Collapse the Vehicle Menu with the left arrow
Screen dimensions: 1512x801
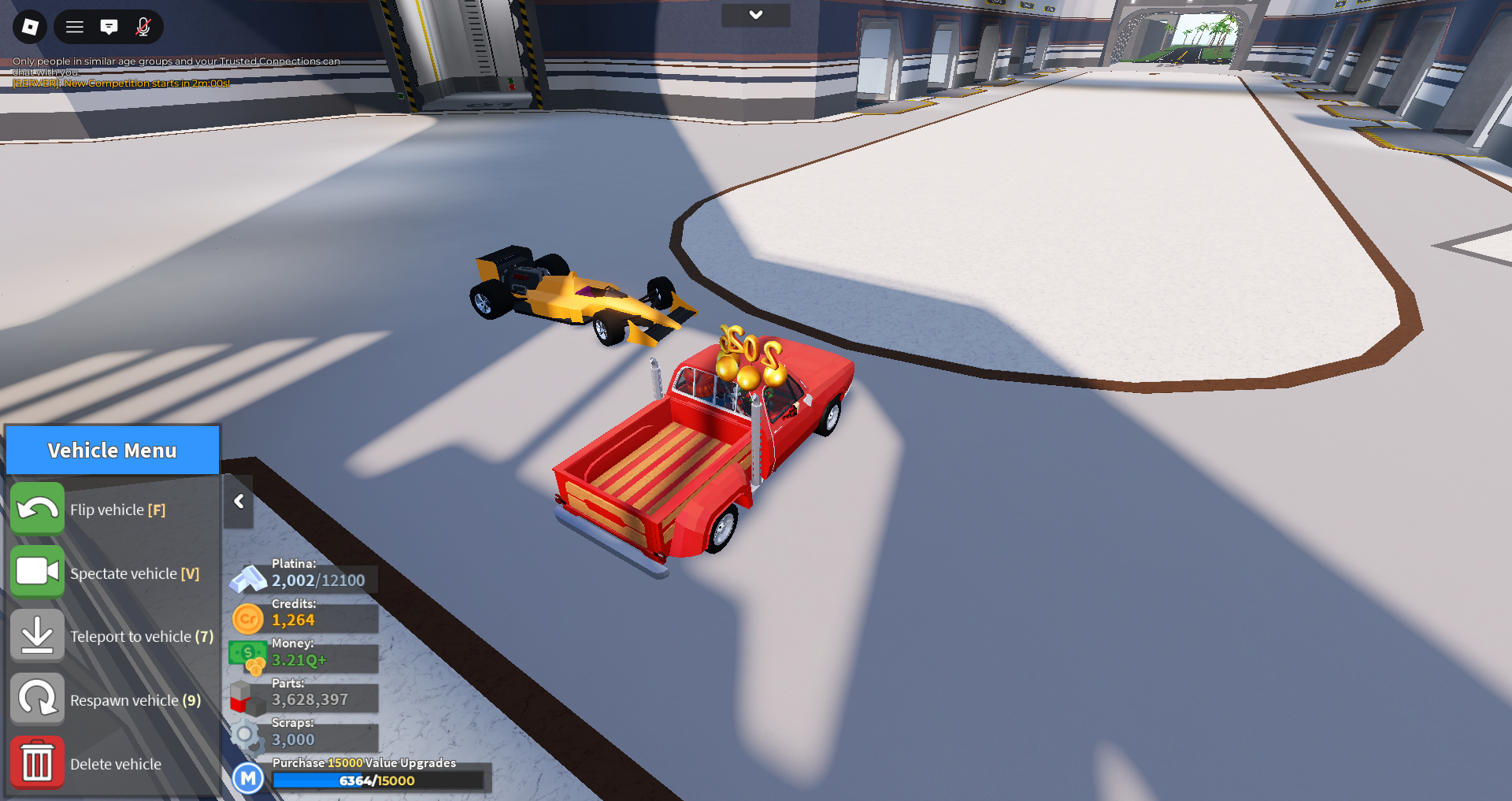239,502
